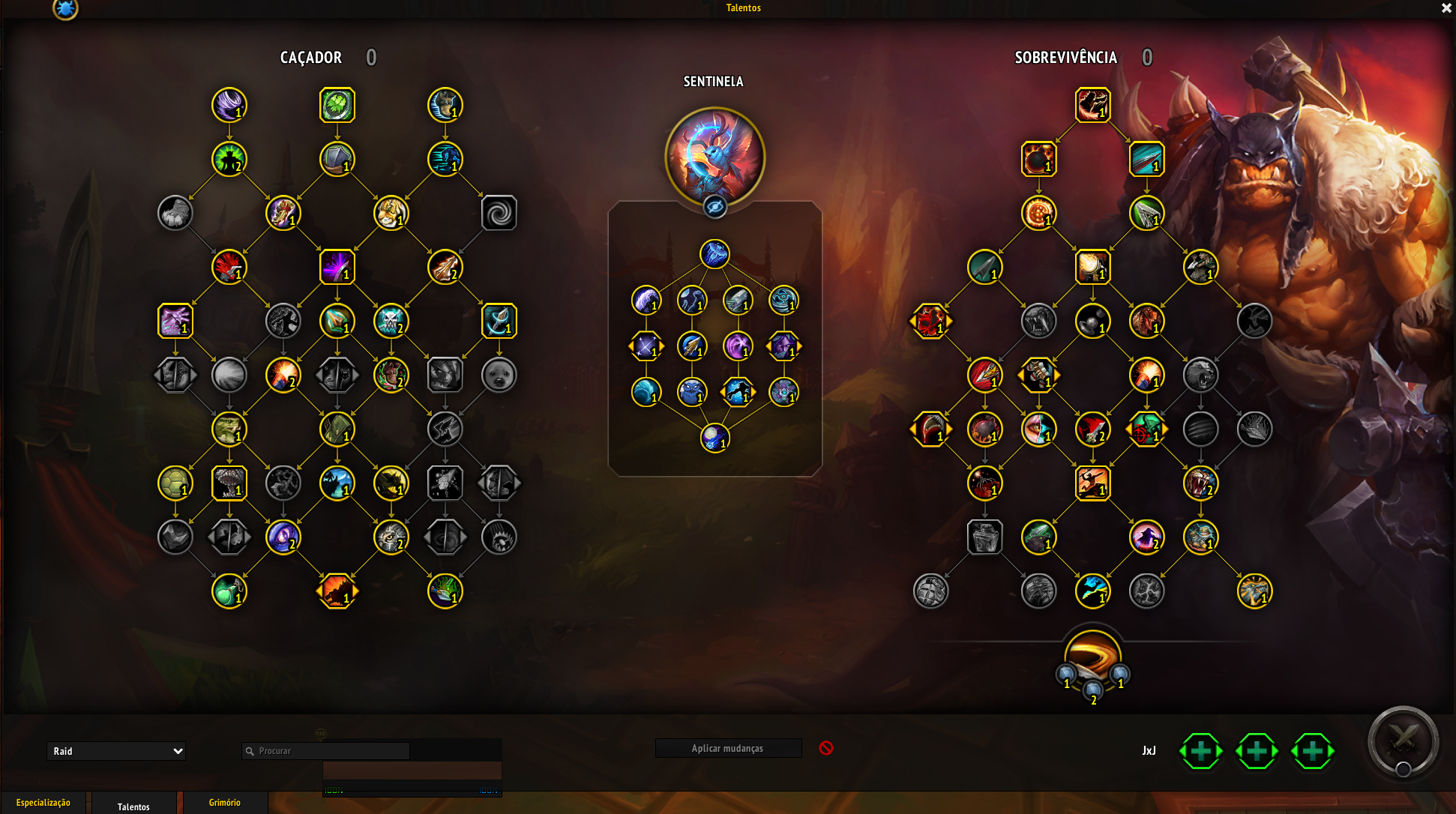The width and height of the screenshot is (1456, 814).
Task: Toggle the eye icon under Sentinela portrait
Action: pyautogui.click(x=715, y=207)
